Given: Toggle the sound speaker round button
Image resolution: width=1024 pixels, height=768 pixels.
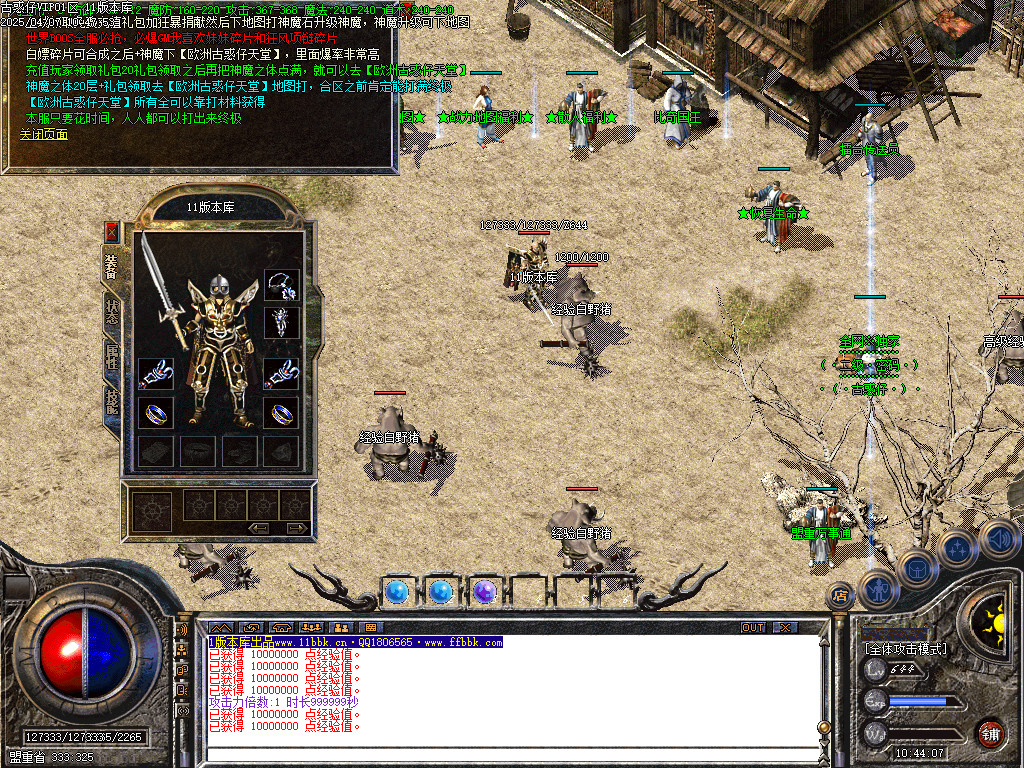Looking at the screenshot, I should click(x=997, y=539).
